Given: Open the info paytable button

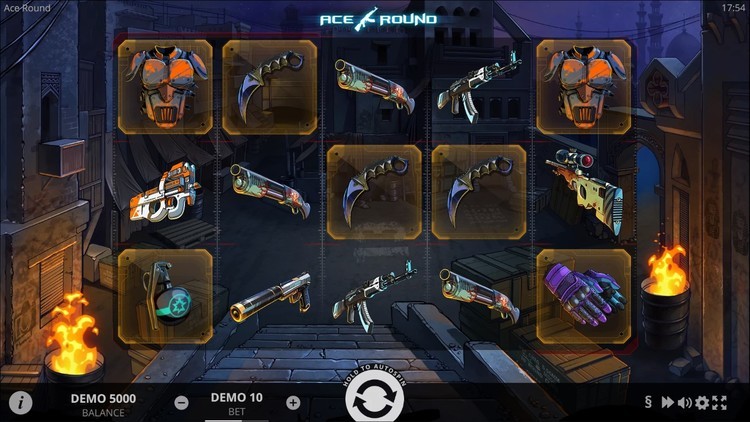Looking at the screenshot, I should pos(20,402).
